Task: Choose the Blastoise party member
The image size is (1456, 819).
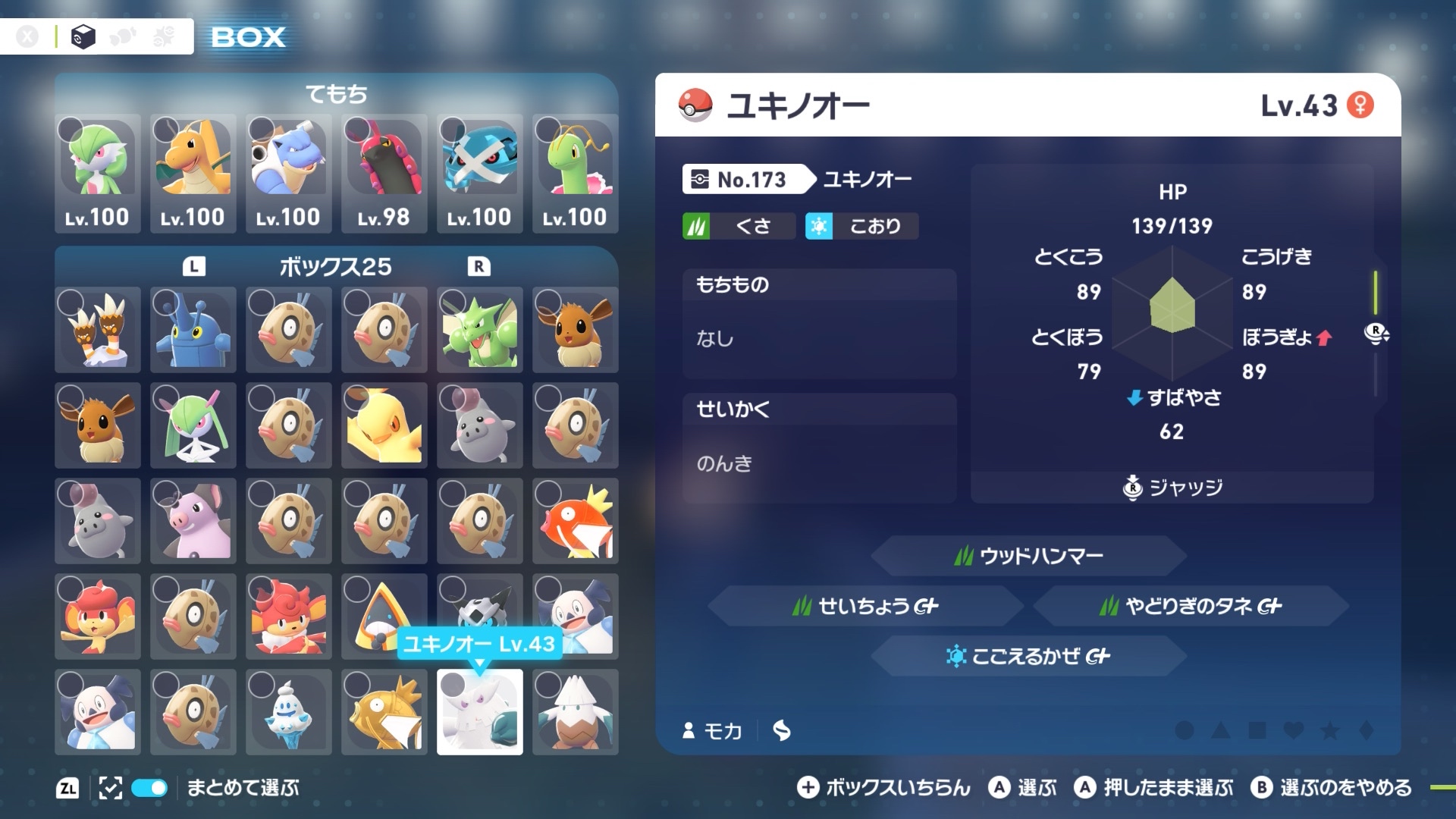Action: pyautogui.click(x=289, y=172)
